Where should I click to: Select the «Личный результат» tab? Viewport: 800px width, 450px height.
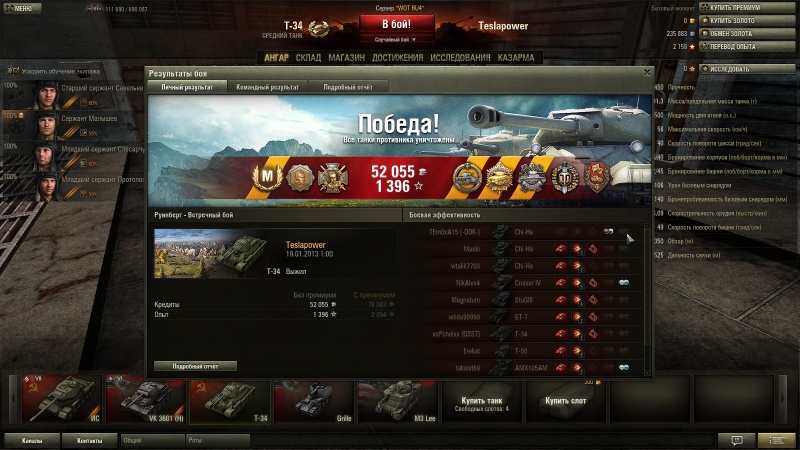tap(187, 87)
